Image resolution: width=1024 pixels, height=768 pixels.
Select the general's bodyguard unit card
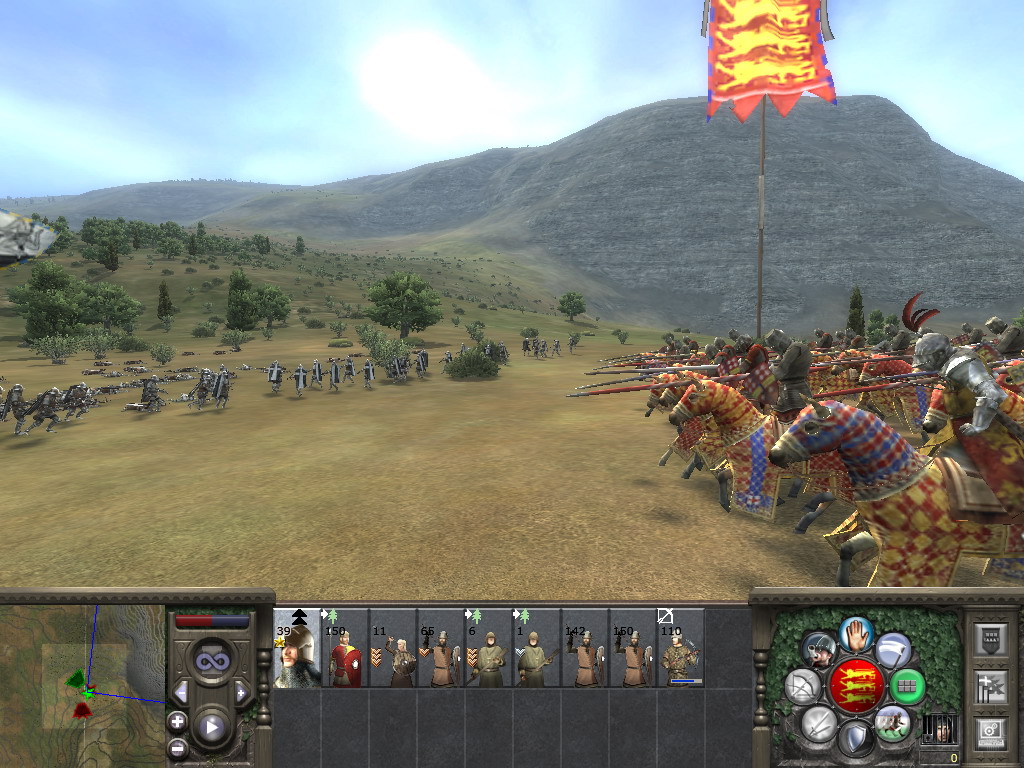pyautogui.click(x=297, y=648)
